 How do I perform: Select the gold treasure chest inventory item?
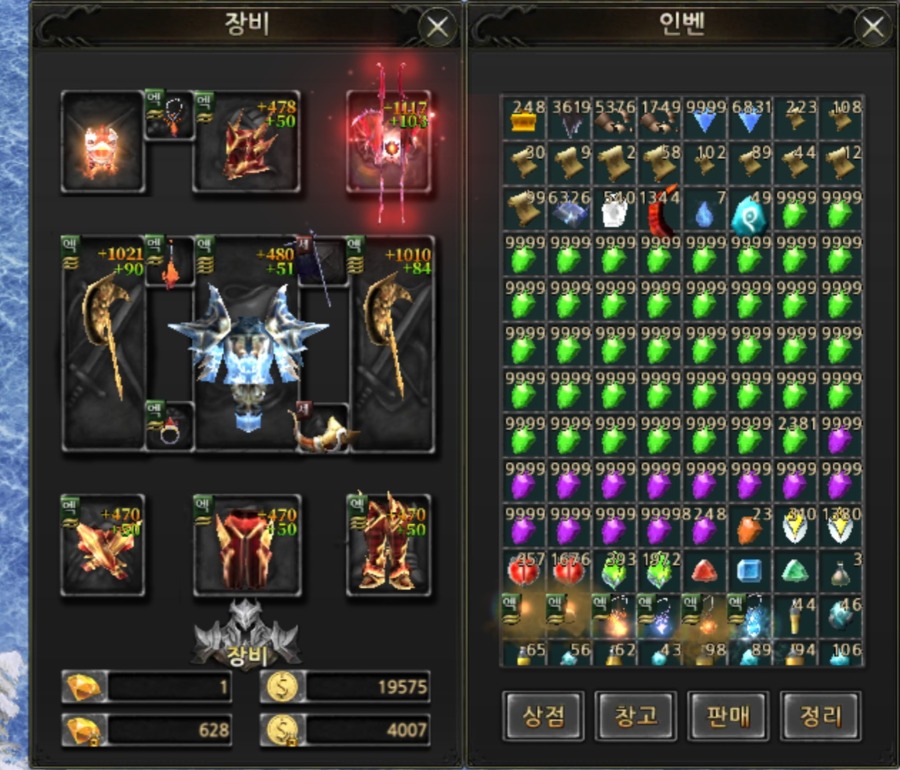(524, 120)
